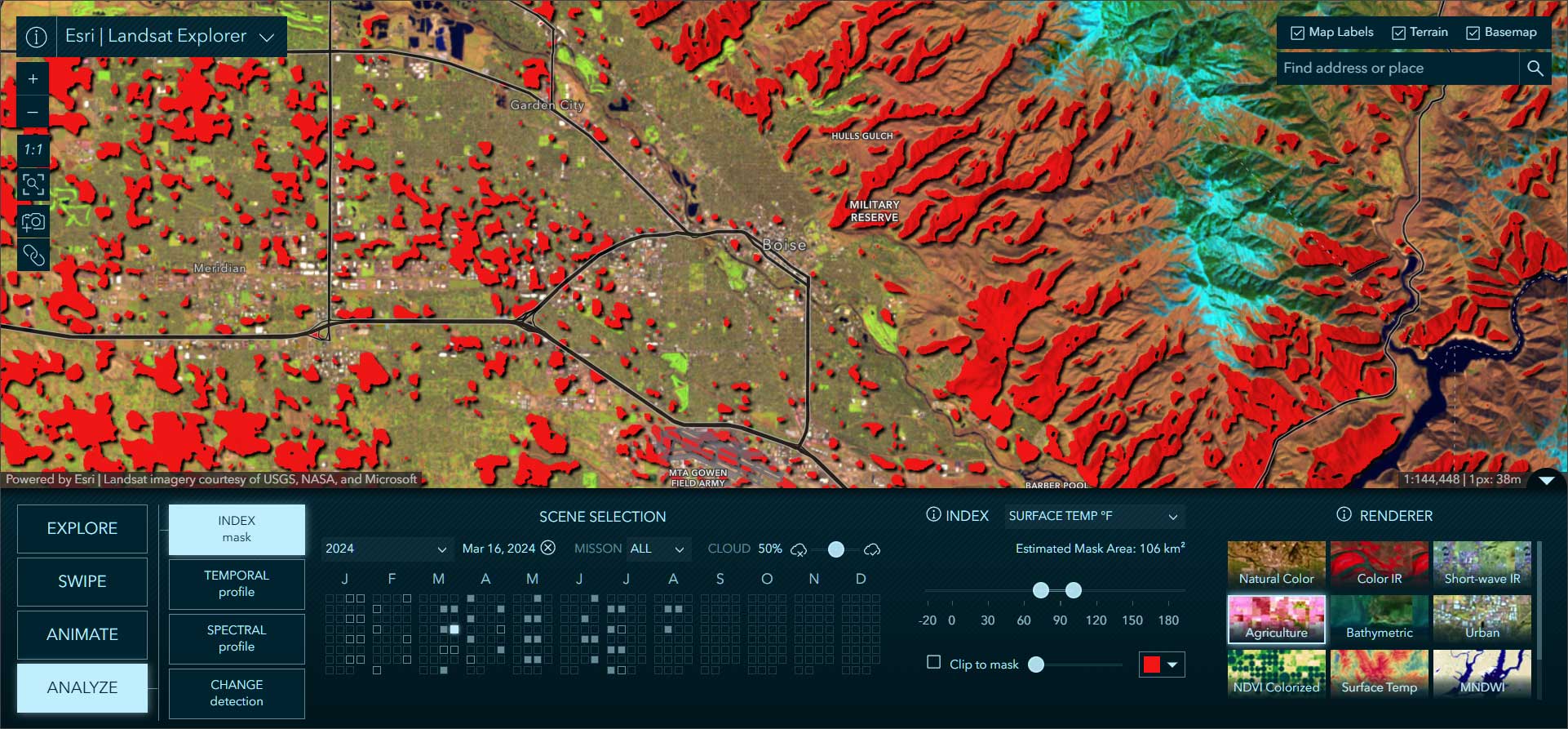Clear the Mar 16, 2024 scene date
The width and height of the screenshot is (1568, 729).
coord(547,549)
